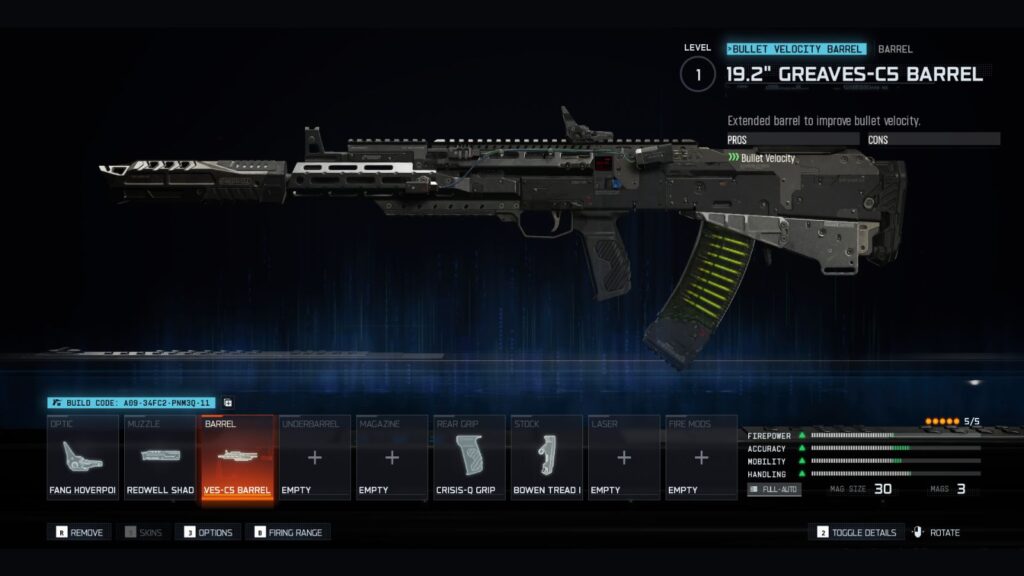Open the Muzzle attachment slot
The width and height of the screenshot is (1024, 576).
[x=160, y=457]
